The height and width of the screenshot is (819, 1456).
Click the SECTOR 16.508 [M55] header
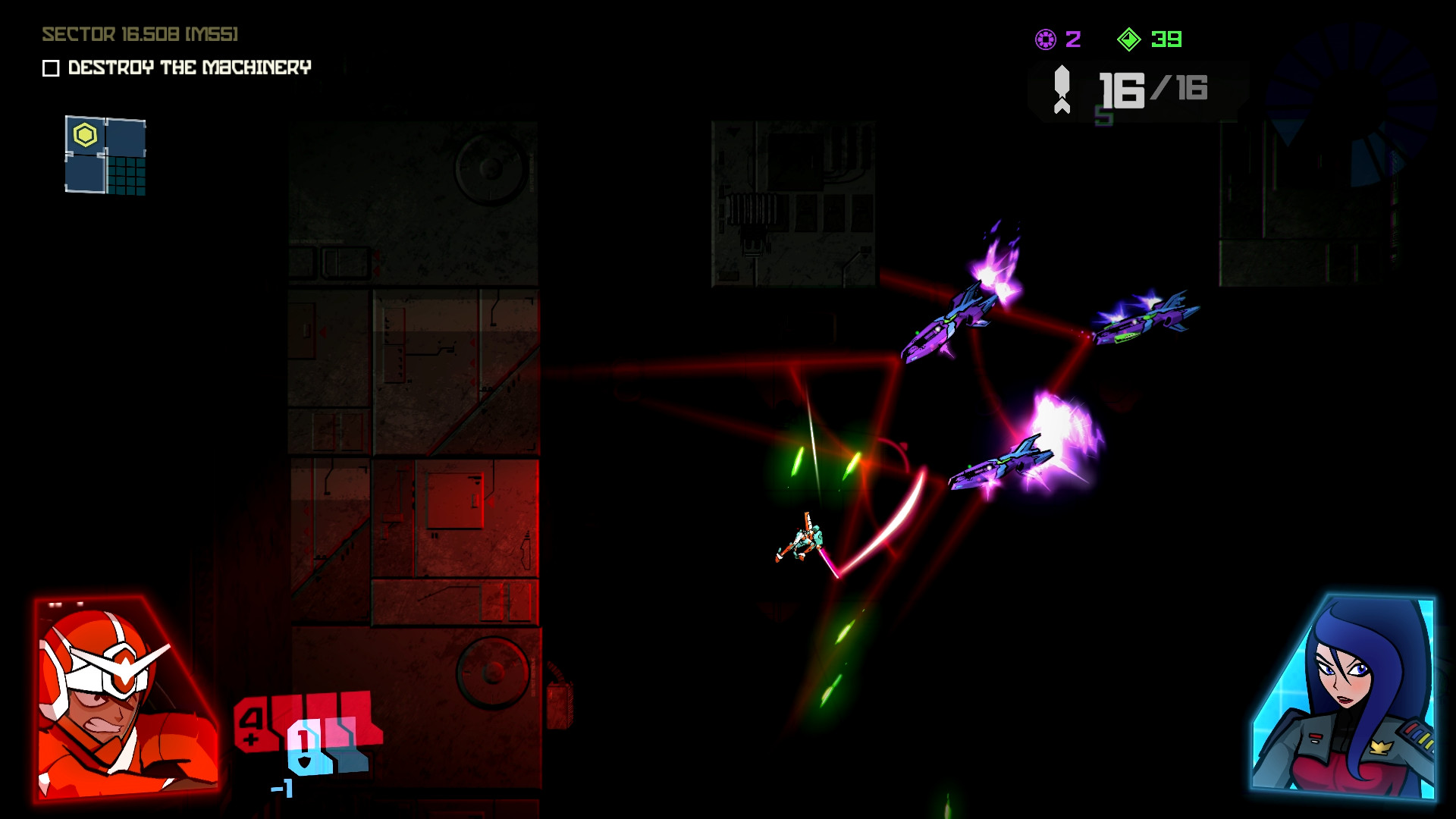click(x=139, y=33)
